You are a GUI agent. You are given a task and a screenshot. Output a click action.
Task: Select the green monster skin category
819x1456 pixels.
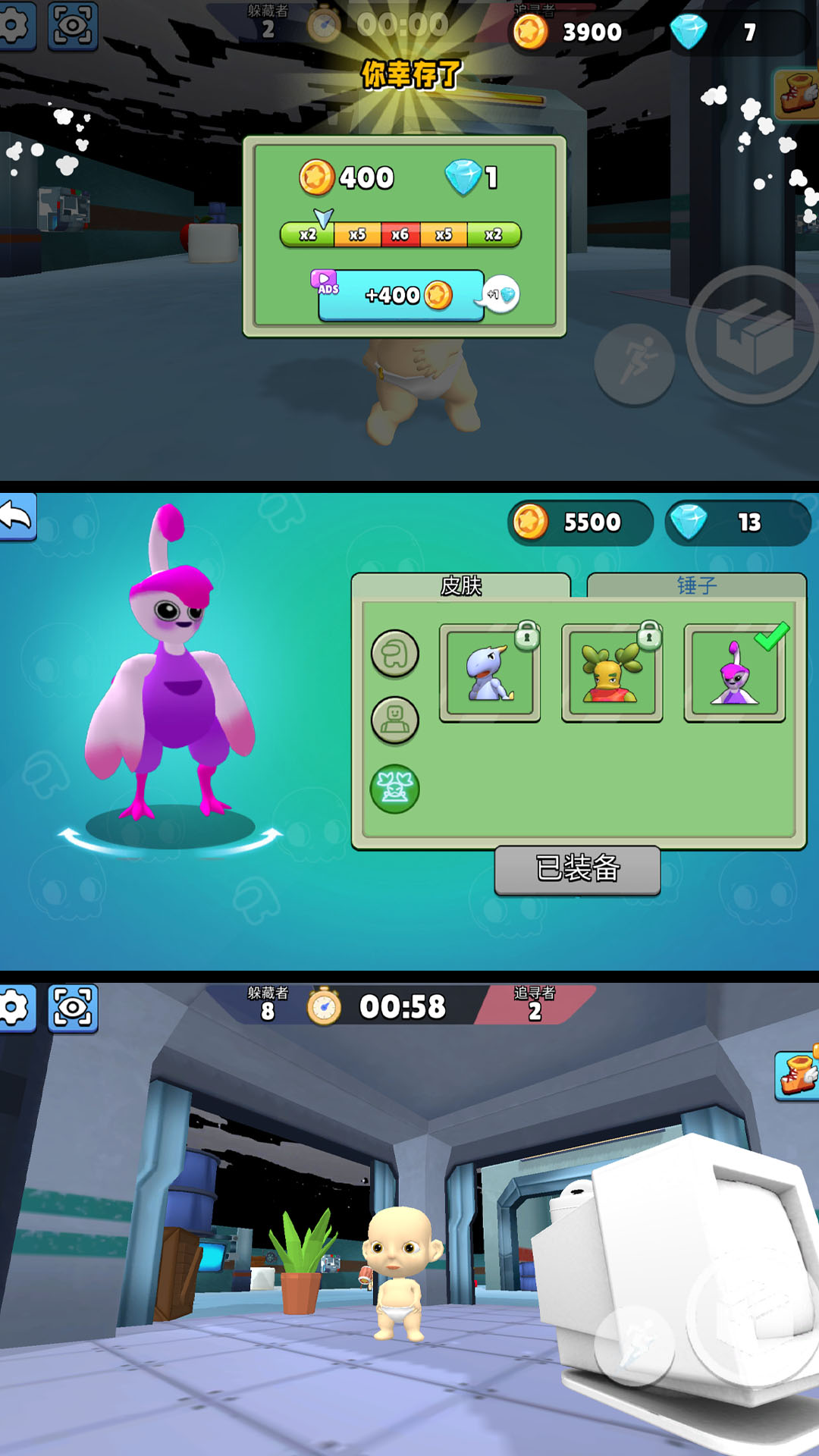[x=394, y=789]
